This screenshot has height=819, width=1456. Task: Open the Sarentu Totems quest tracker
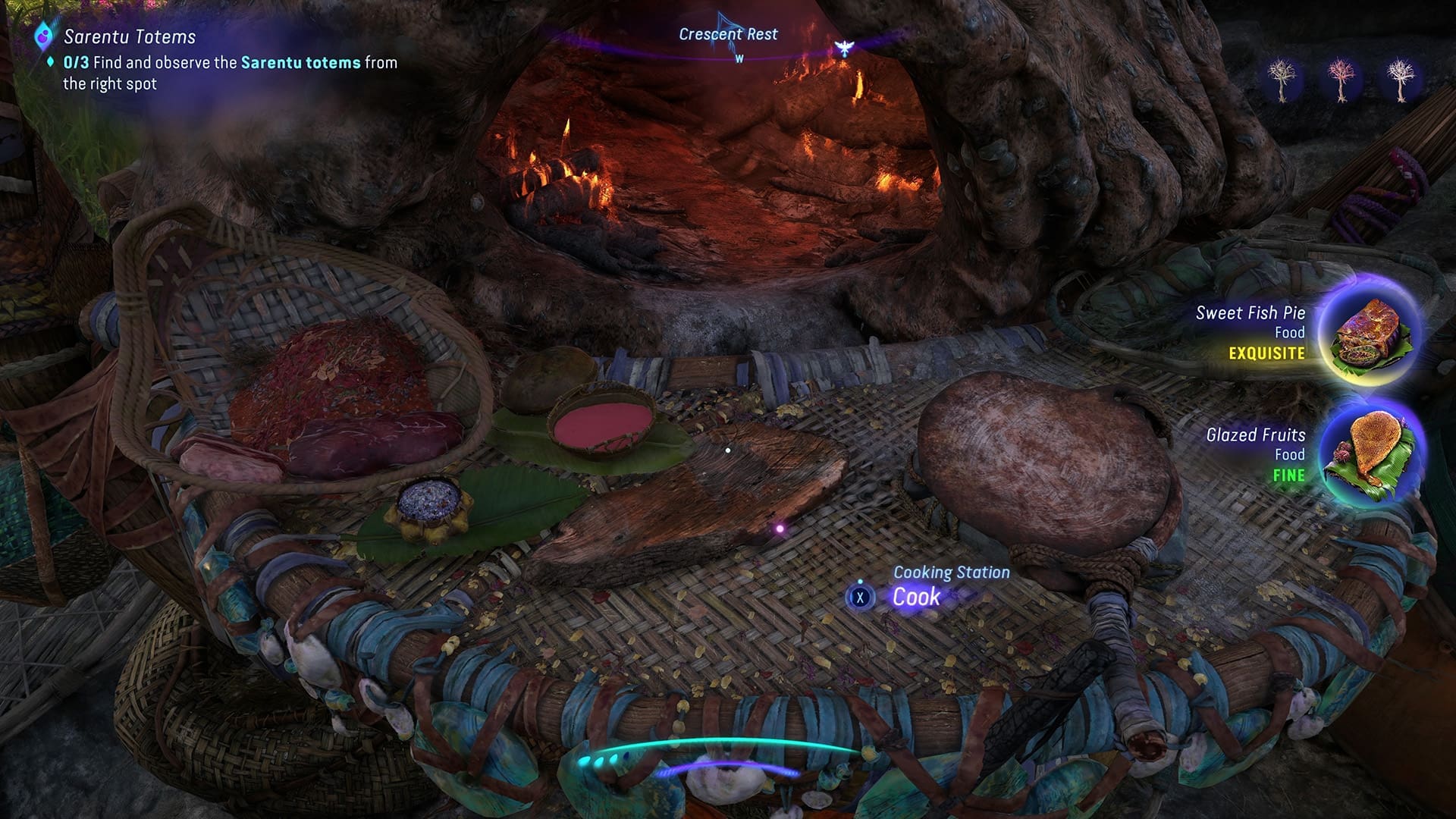(130, 36)
